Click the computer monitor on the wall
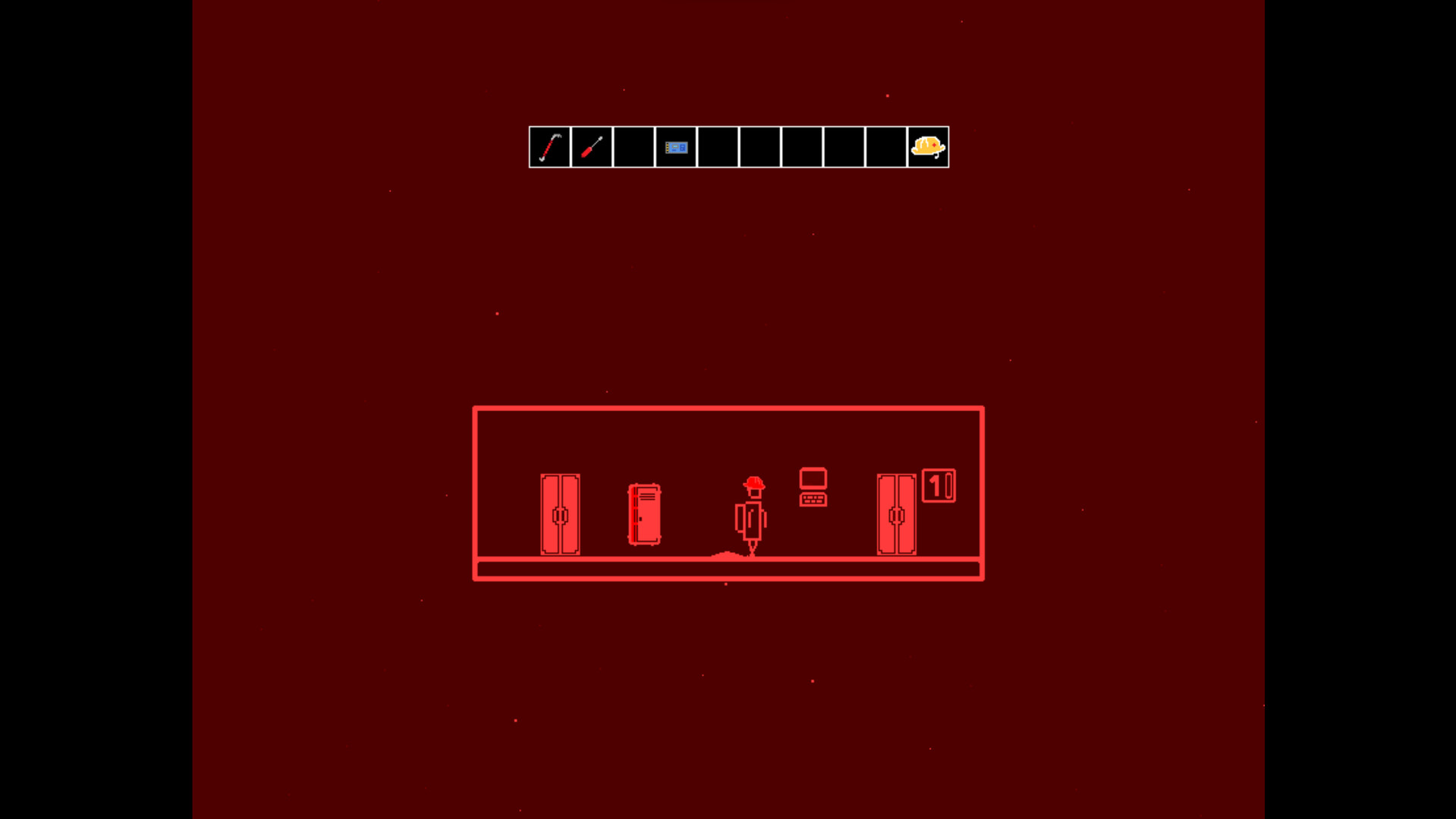The height and width of the screenshot is (819, 1456). click(813, 479)
